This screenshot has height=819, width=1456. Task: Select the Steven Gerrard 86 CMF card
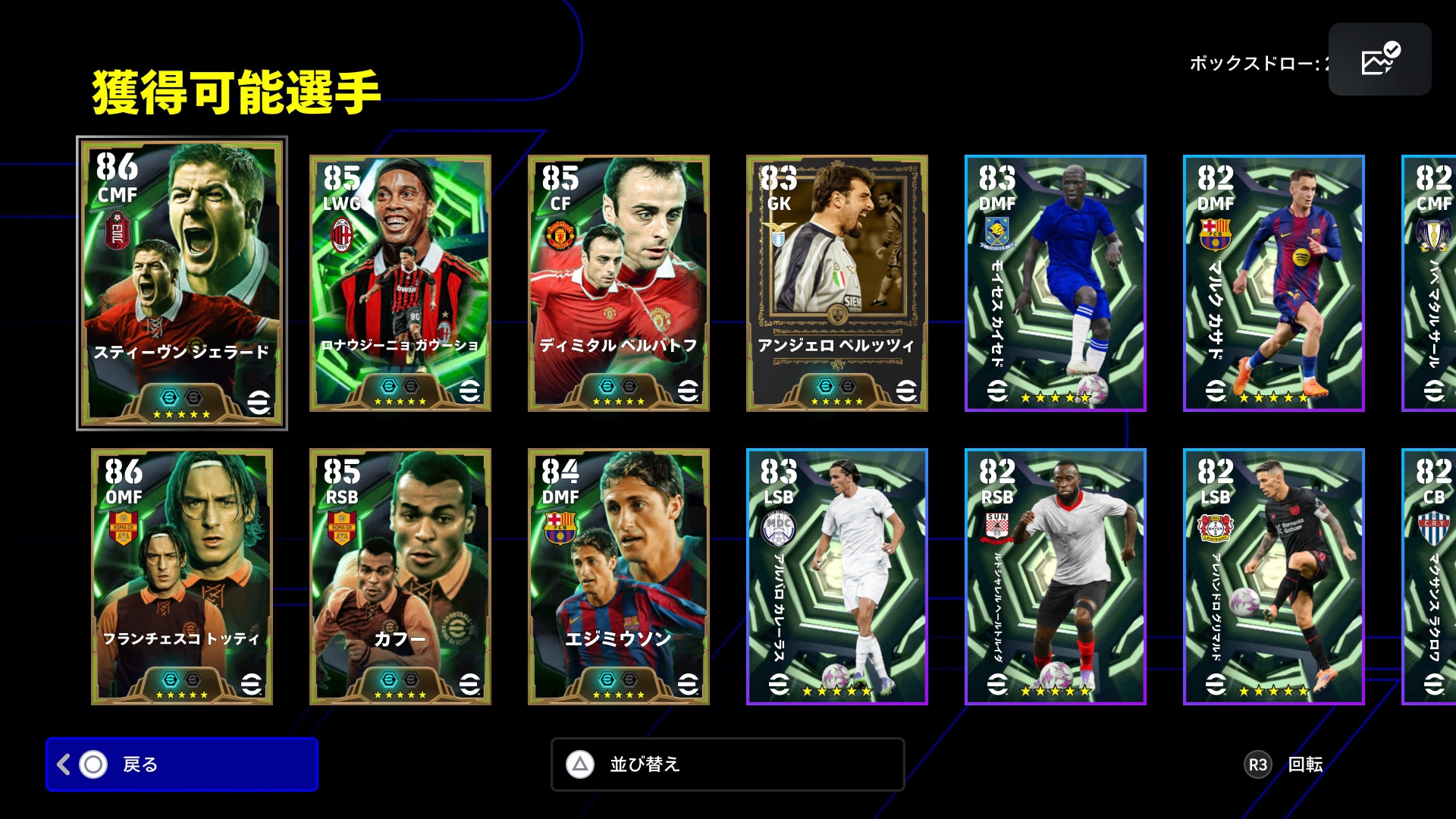182,283
